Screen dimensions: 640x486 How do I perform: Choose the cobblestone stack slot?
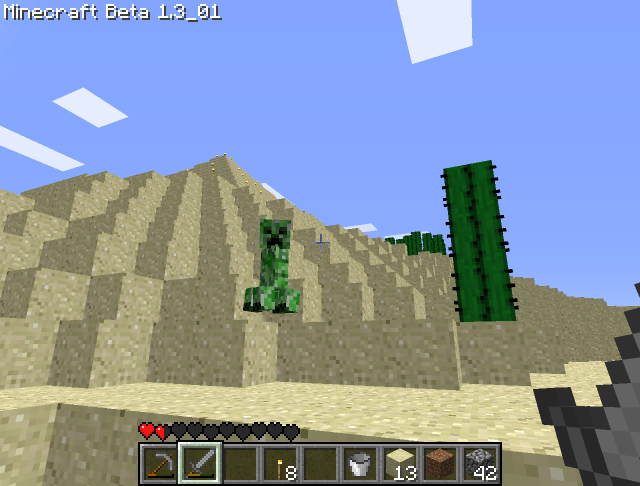pos(480,464)
